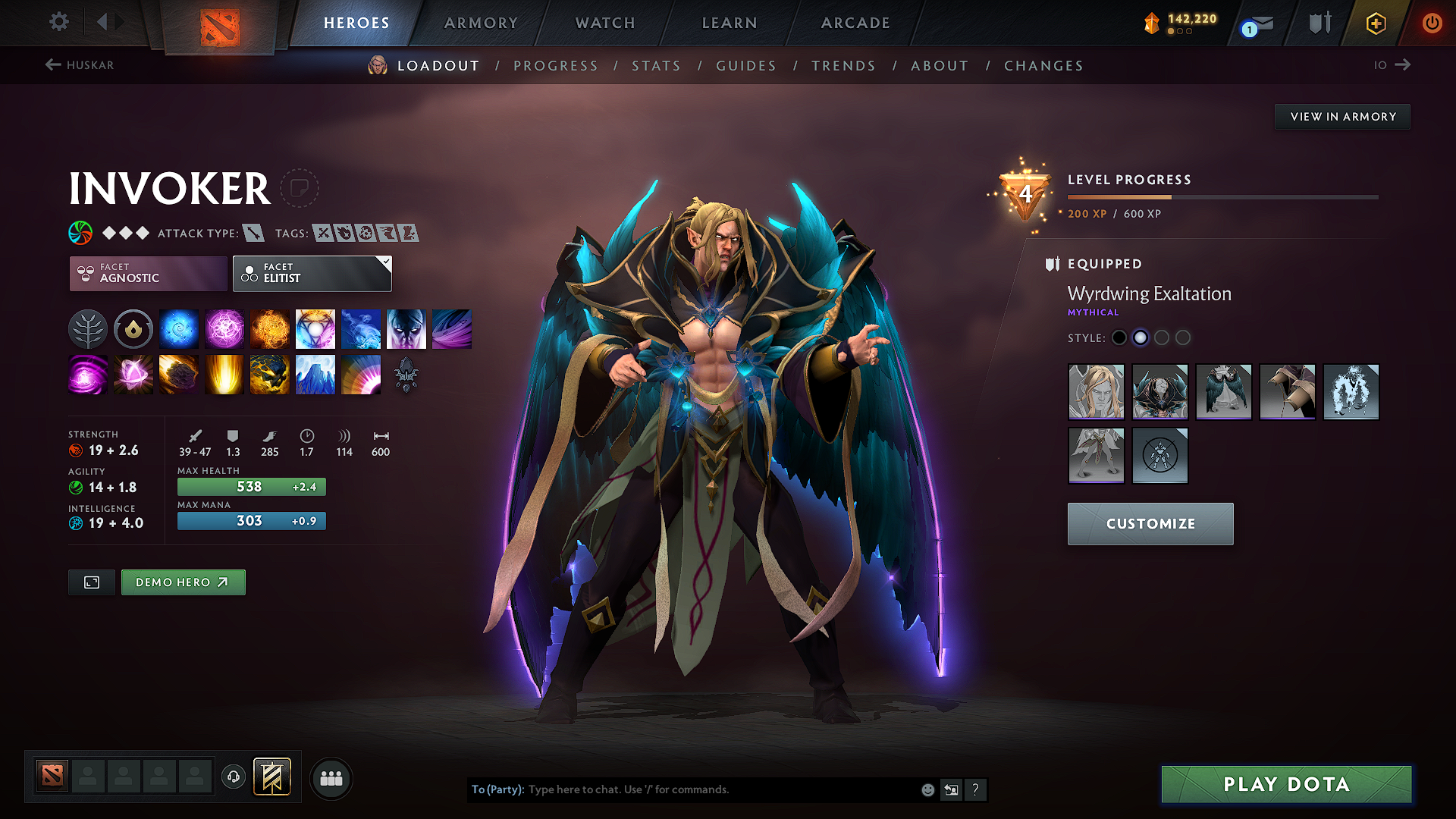This screenshot has height=819, width=1456.
Task: Open the Elitist facet dropdown
Action: [x=311, y=273]
